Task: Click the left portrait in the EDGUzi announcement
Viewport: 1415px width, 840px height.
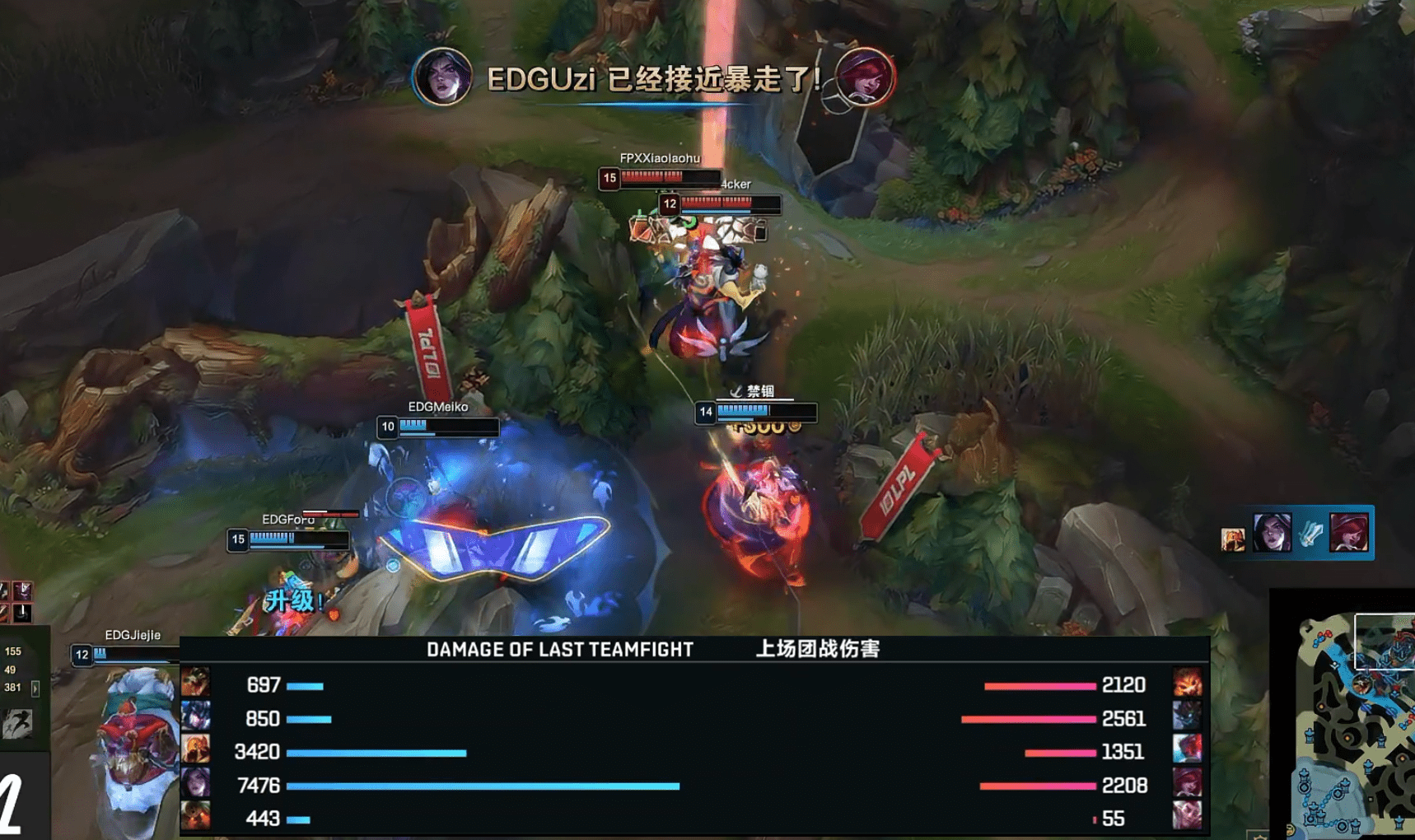Action: point(442,77)
